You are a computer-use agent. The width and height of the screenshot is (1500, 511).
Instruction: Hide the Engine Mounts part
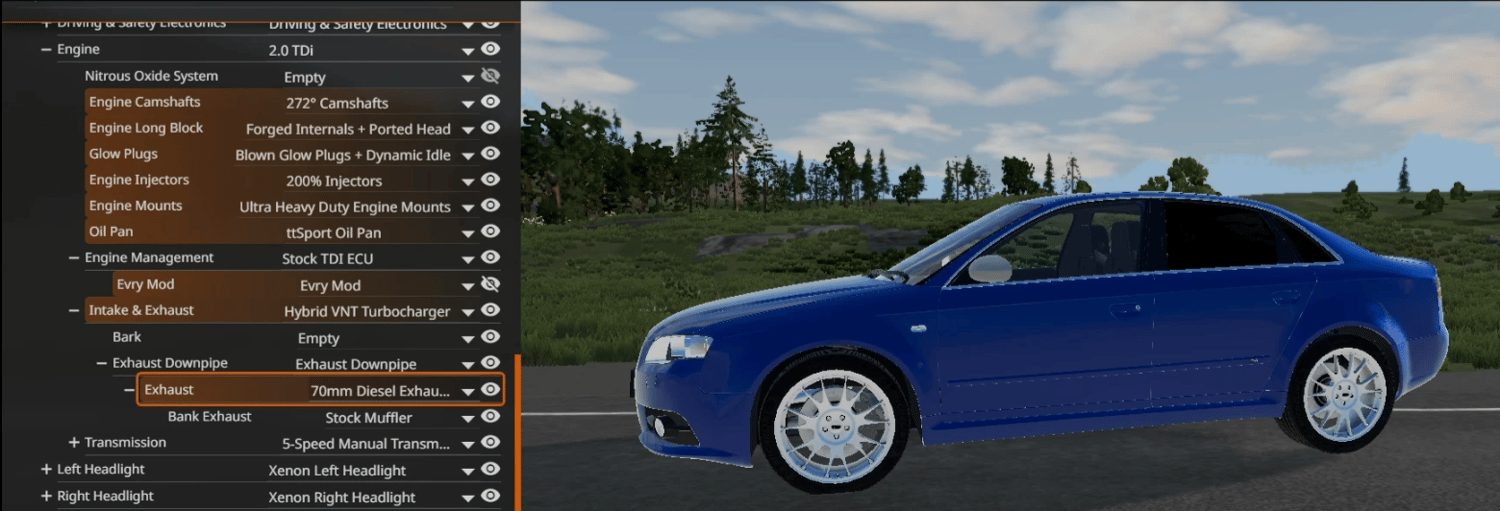pos(490,206)
